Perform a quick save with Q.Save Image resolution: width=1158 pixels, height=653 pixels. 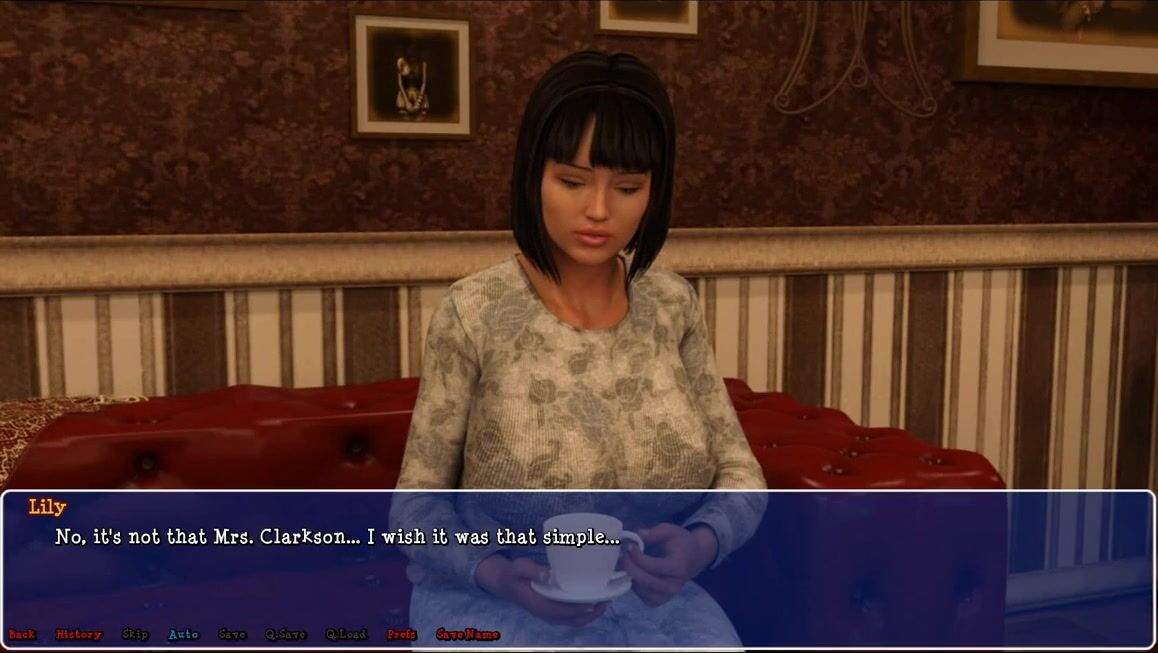click(286, 634)
